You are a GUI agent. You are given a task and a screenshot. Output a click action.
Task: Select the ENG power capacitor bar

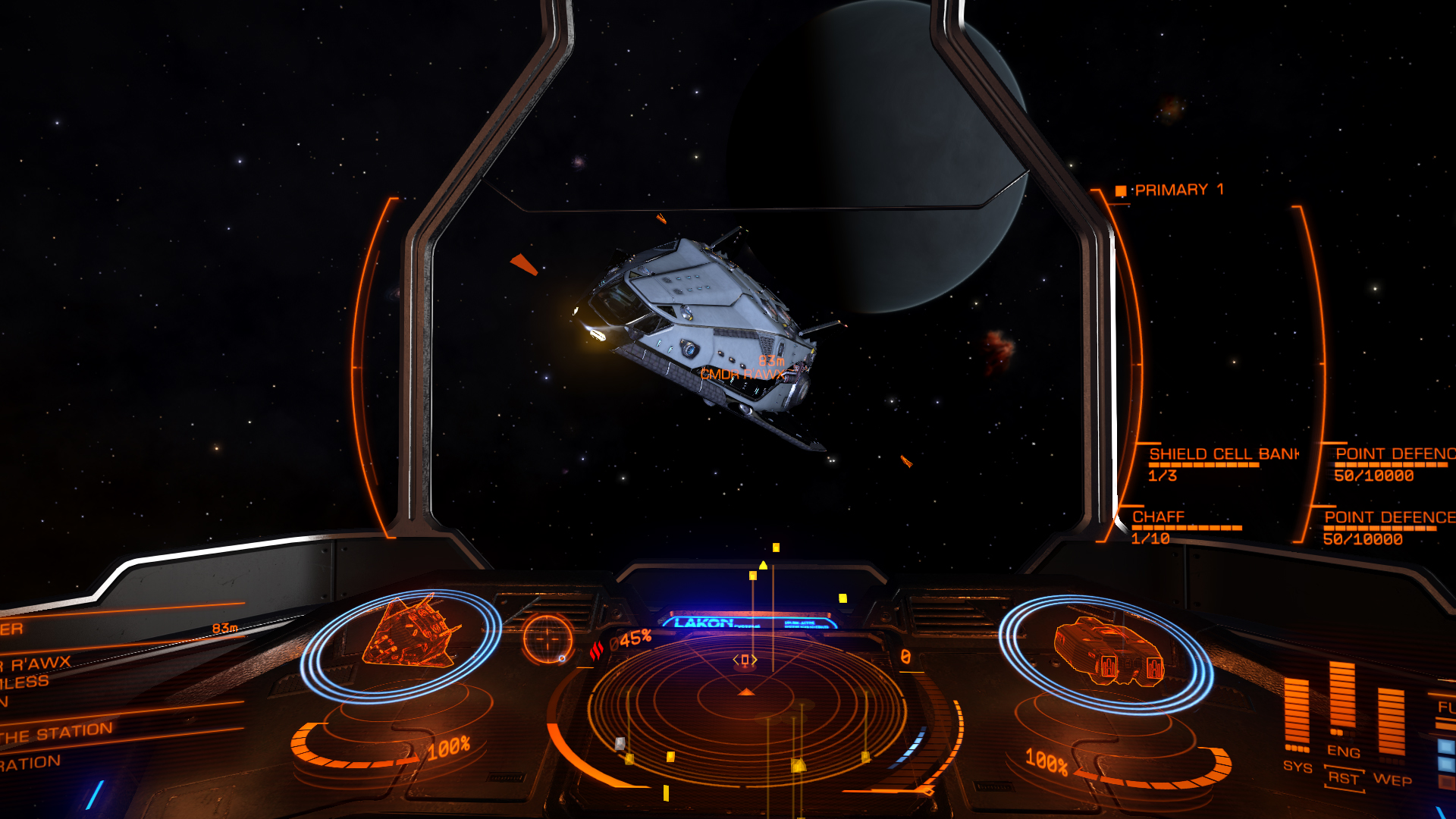[1342, 696]
